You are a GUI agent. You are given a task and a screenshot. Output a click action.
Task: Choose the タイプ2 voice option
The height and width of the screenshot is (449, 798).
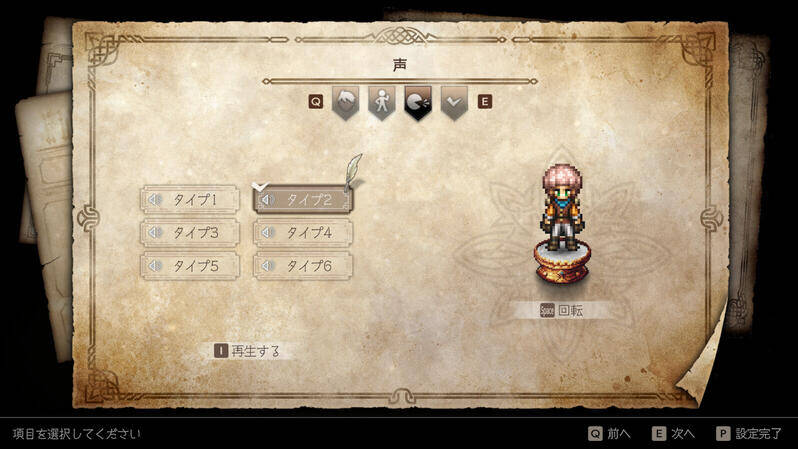(x=304, y=199)
